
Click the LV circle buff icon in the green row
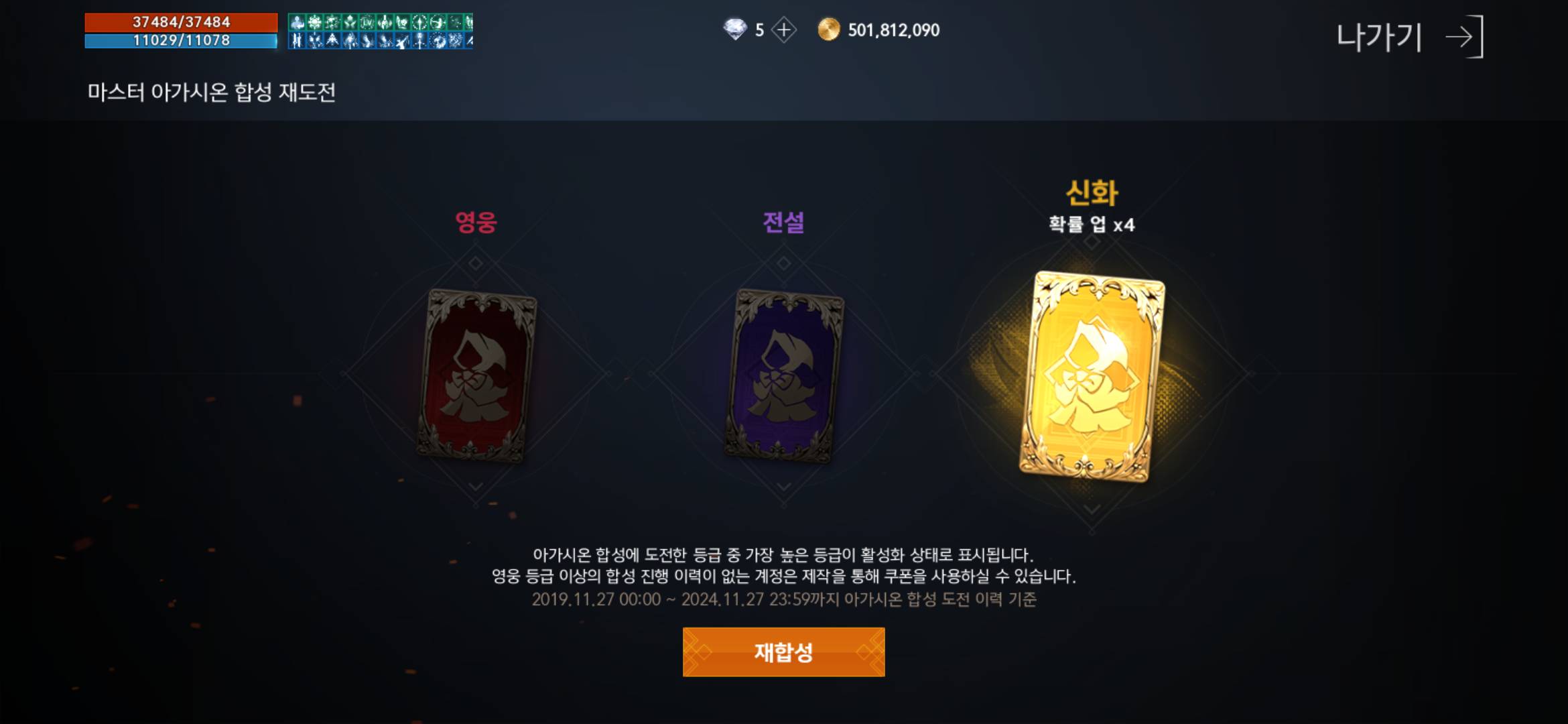[367, 22]
